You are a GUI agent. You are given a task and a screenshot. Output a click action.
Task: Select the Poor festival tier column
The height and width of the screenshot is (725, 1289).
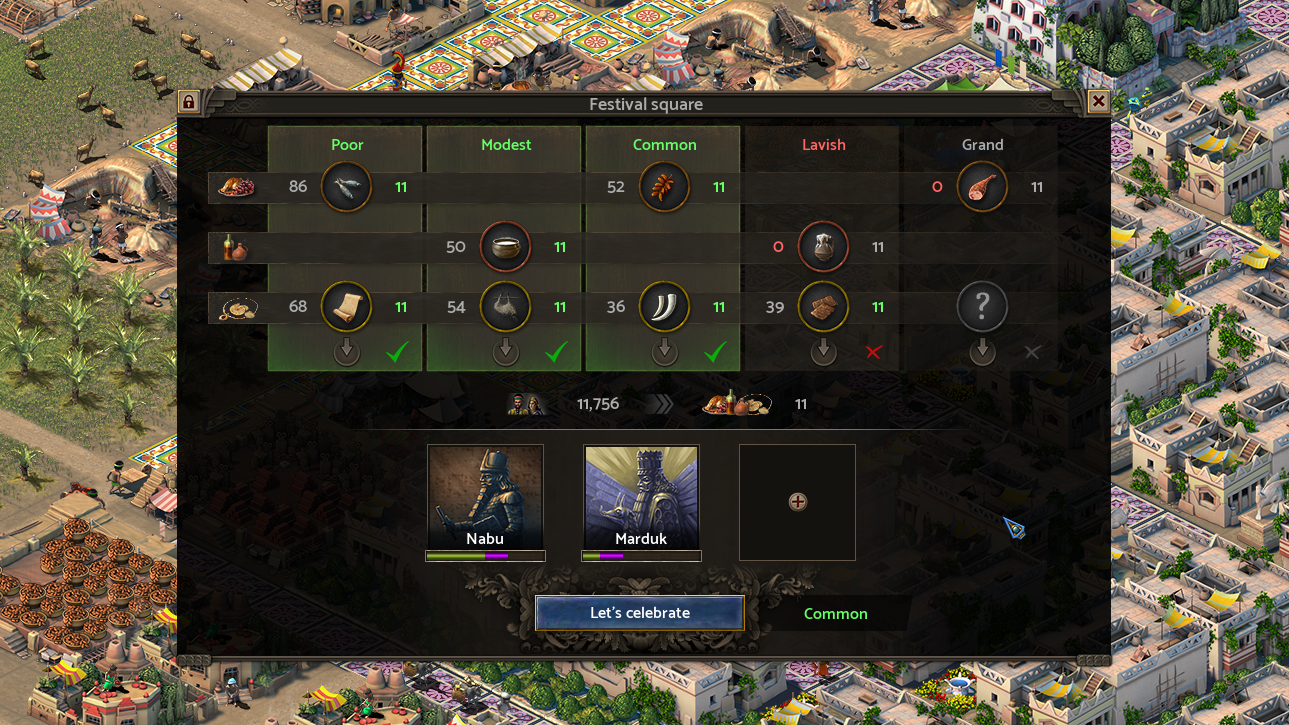[347, 145]
